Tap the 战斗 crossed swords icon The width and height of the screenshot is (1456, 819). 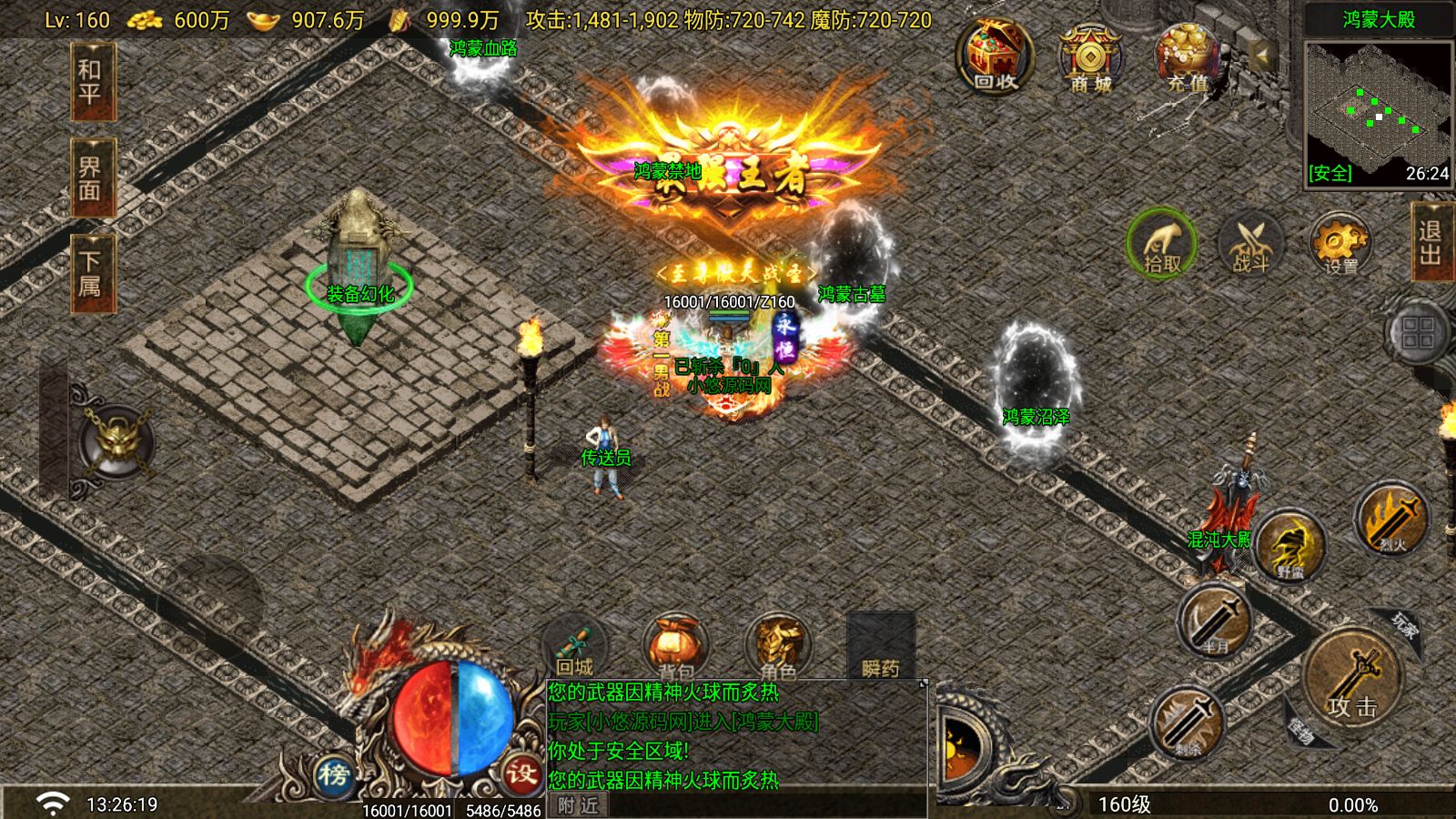[x=1251, y=244]
